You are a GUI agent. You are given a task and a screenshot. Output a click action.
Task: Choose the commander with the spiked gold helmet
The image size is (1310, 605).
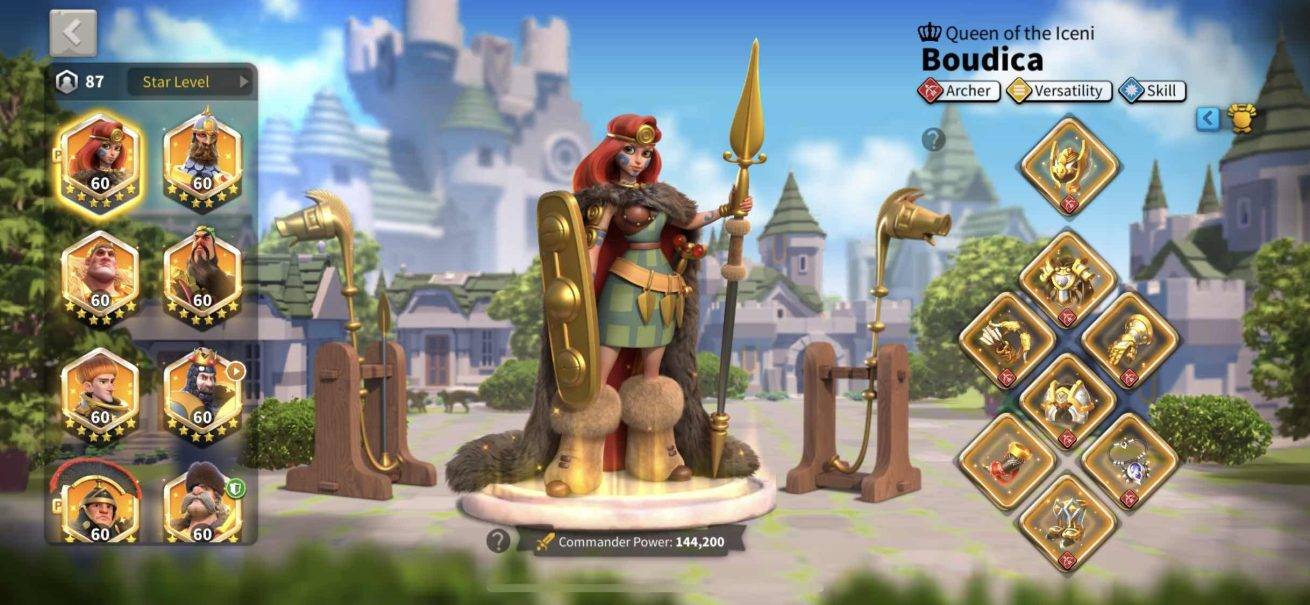pos(202,159)
